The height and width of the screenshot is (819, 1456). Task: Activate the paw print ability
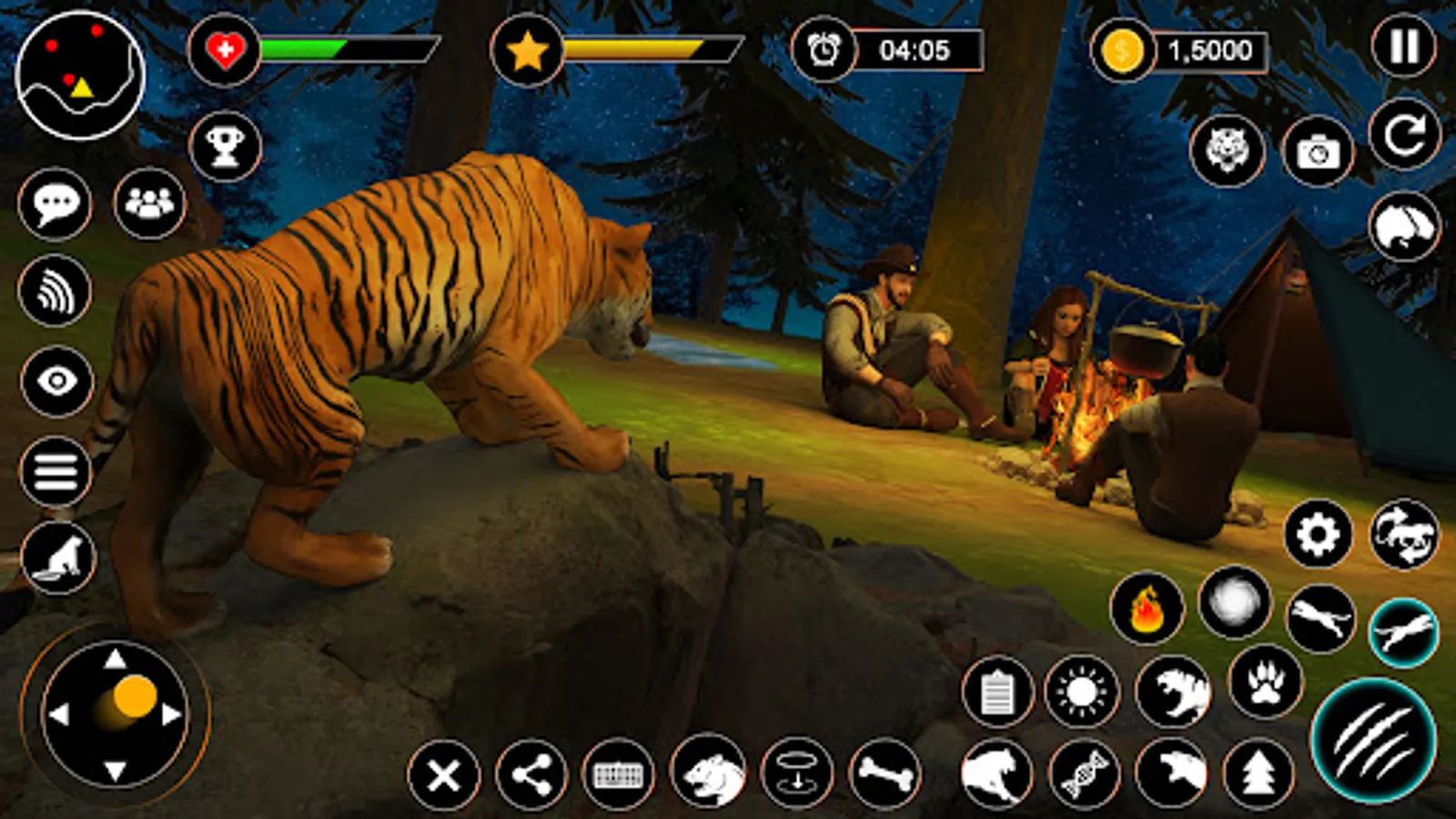[x=1265, y=682]
